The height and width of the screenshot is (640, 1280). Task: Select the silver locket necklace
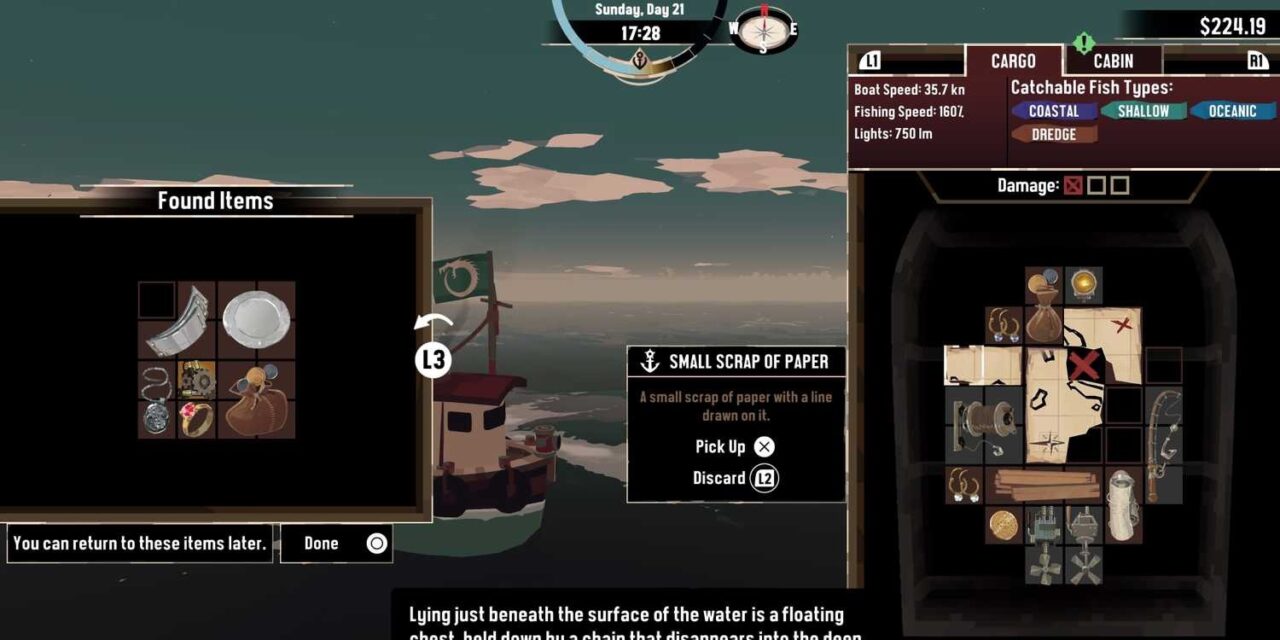tap(157, 399)
